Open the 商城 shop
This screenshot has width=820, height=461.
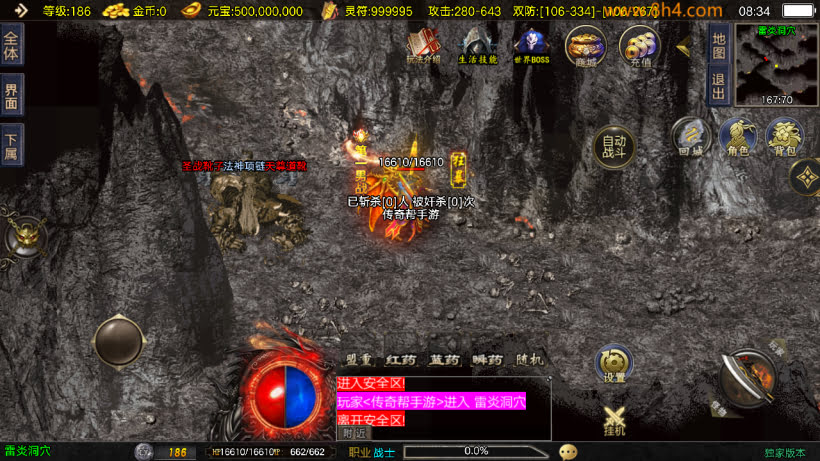pos(585,46)
